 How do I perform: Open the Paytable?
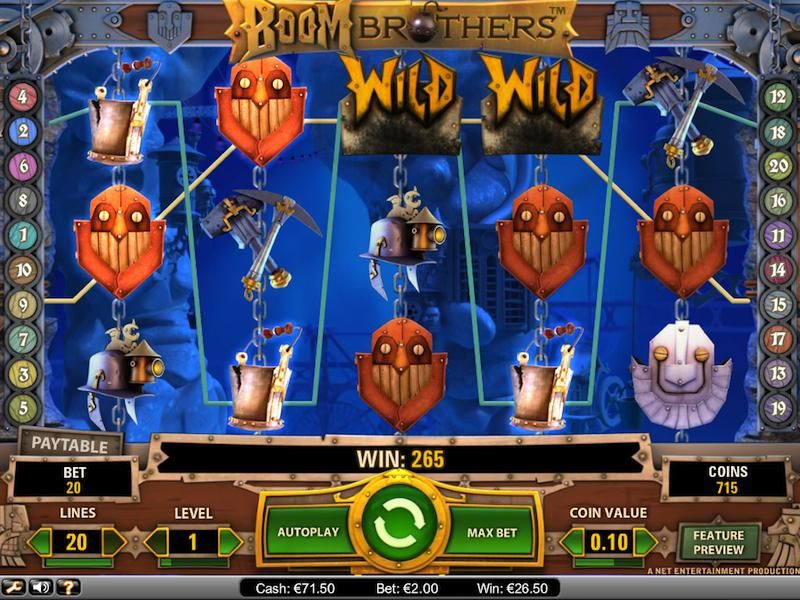coord(70,443)
